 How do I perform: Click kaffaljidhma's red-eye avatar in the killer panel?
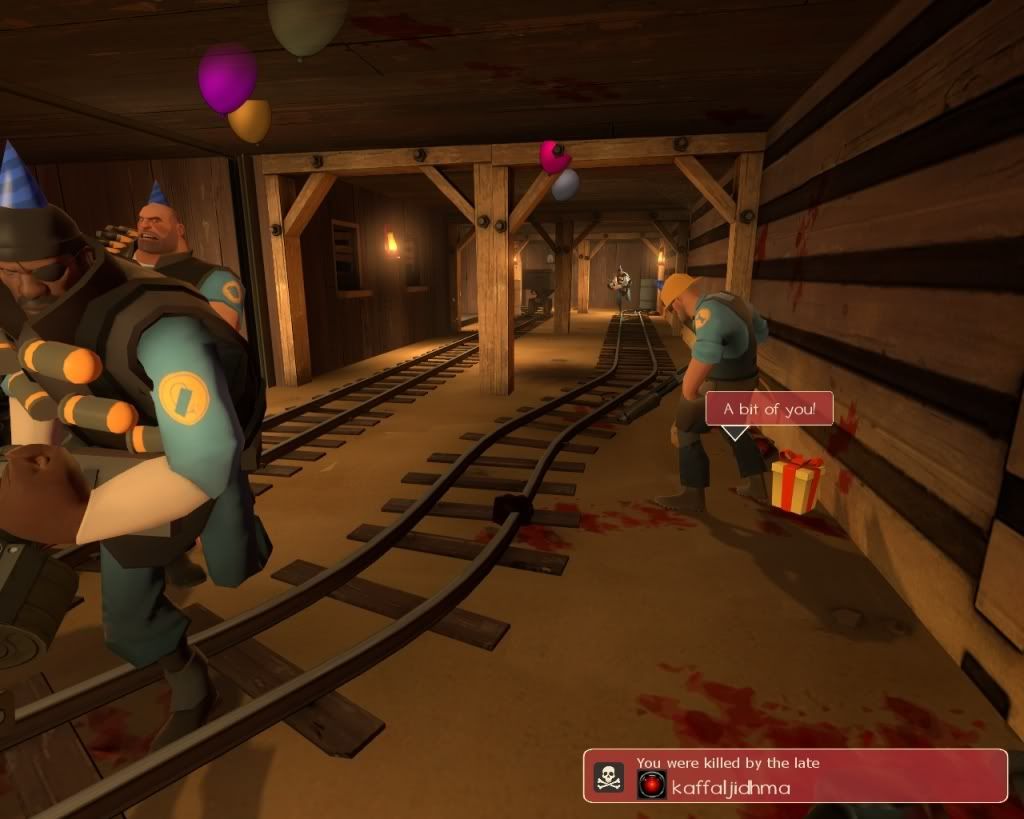(x=651, y=785)
